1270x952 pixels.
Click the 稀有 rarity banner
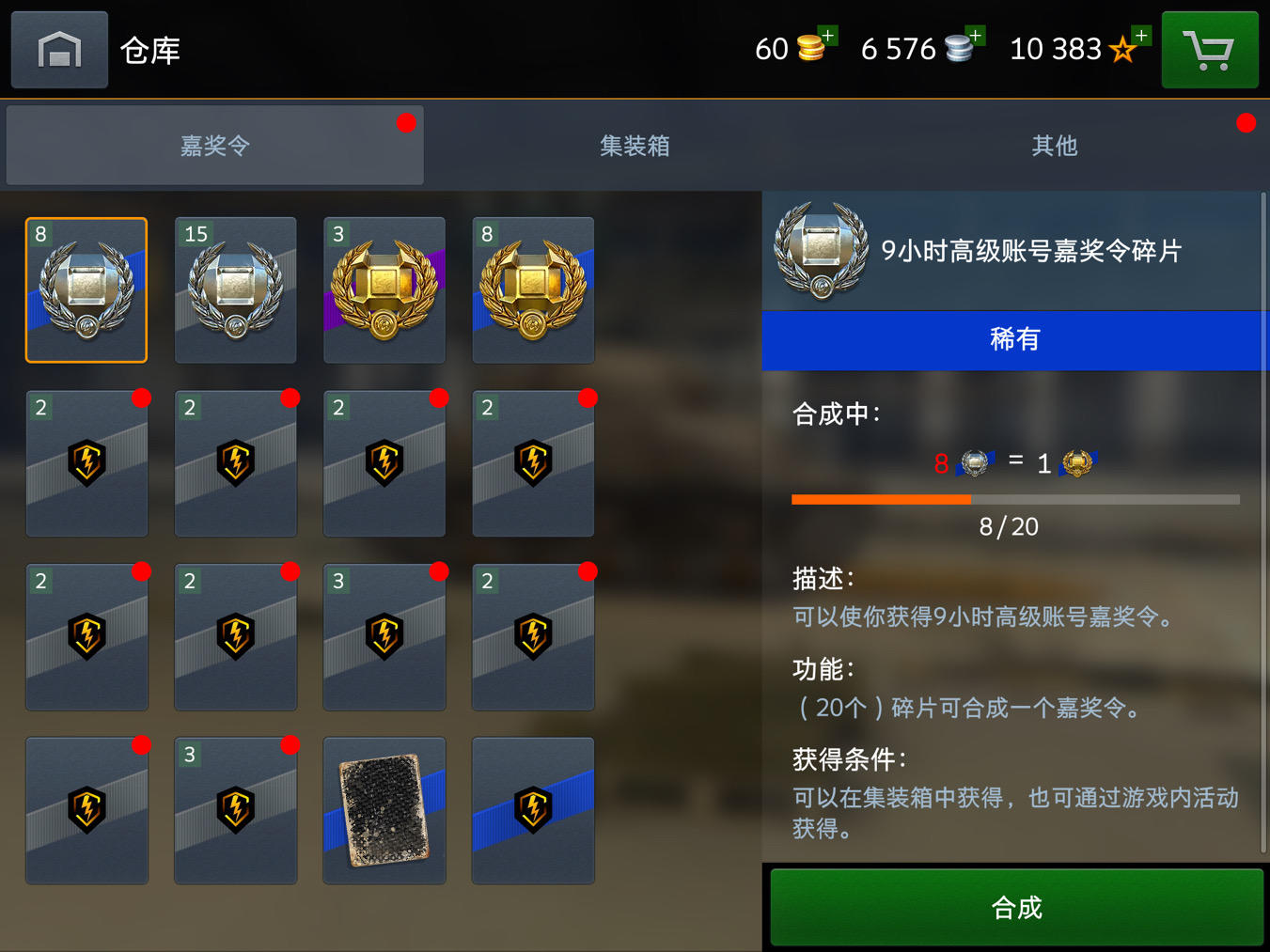coord(1015,340)
